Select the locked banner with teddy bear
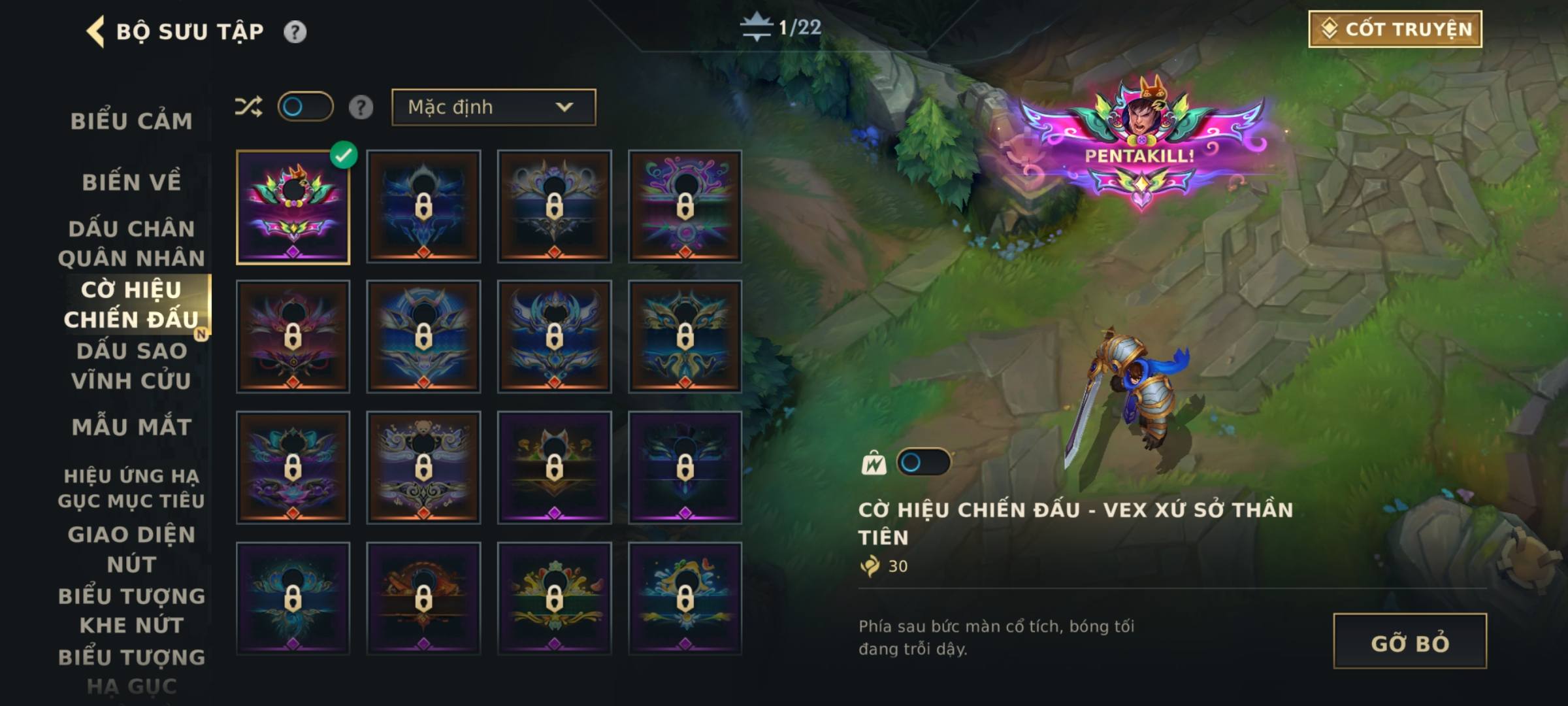The width and height of the screenshot is (1568, 706). [423, 467]
